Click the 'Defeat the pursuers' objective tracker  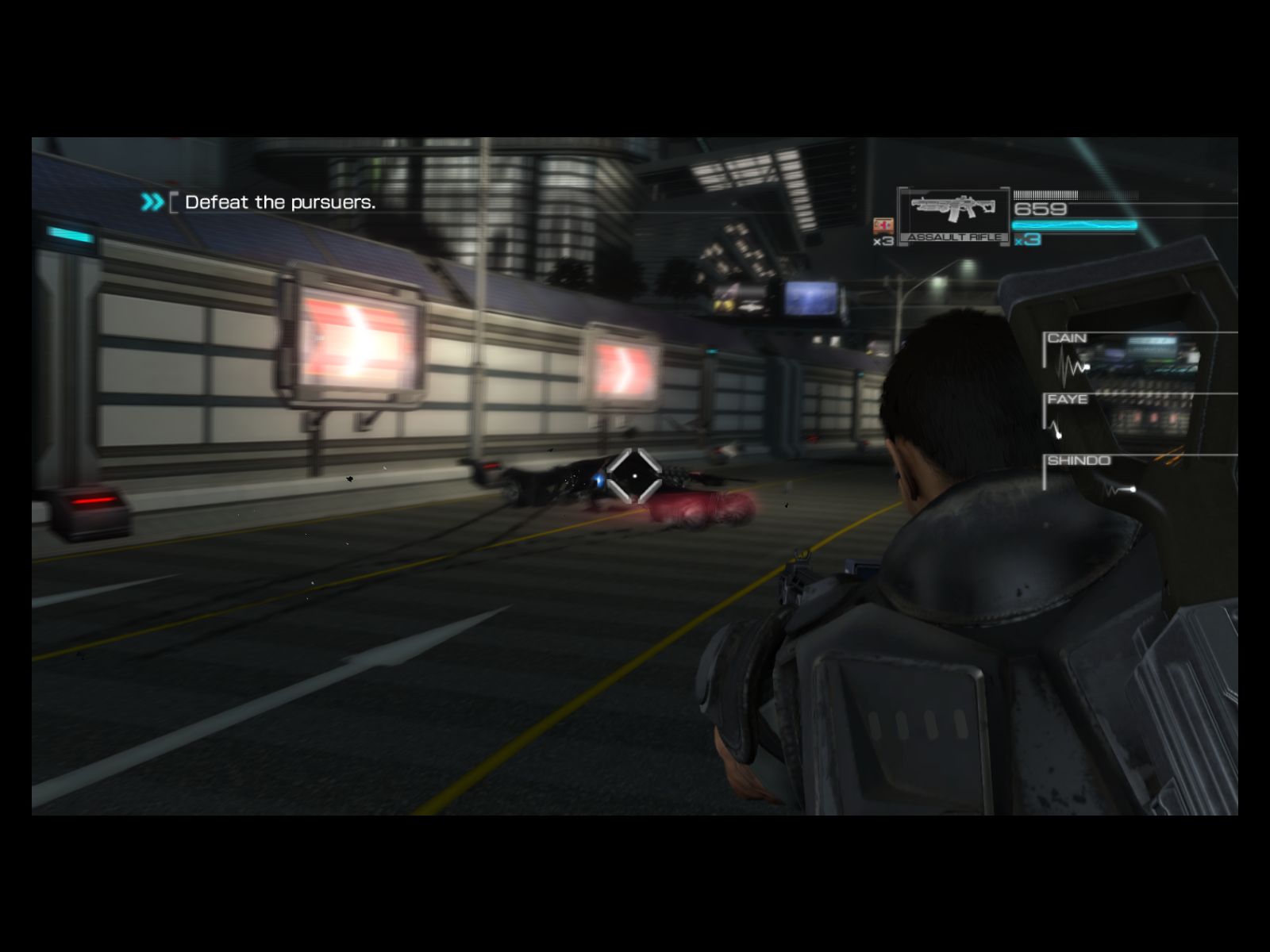(279, 202)
